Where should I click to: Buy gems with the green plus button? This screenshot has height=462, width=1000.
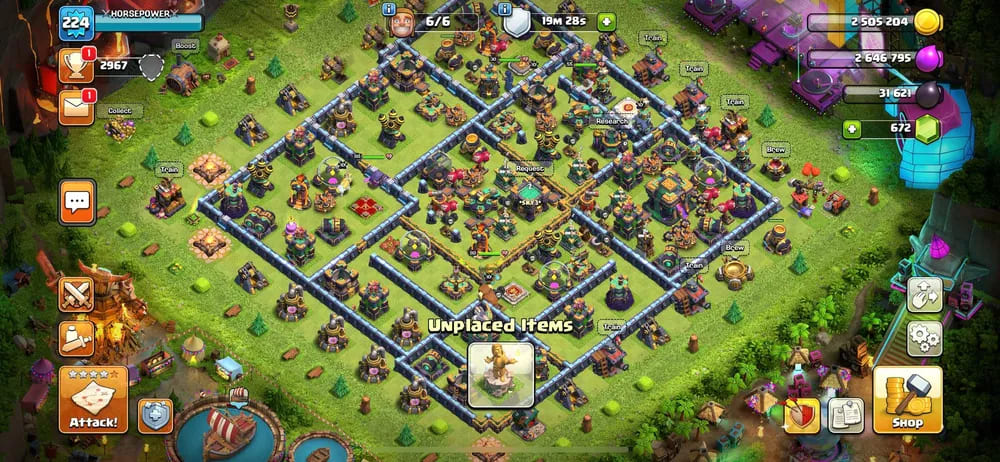(x=852, y=128)
